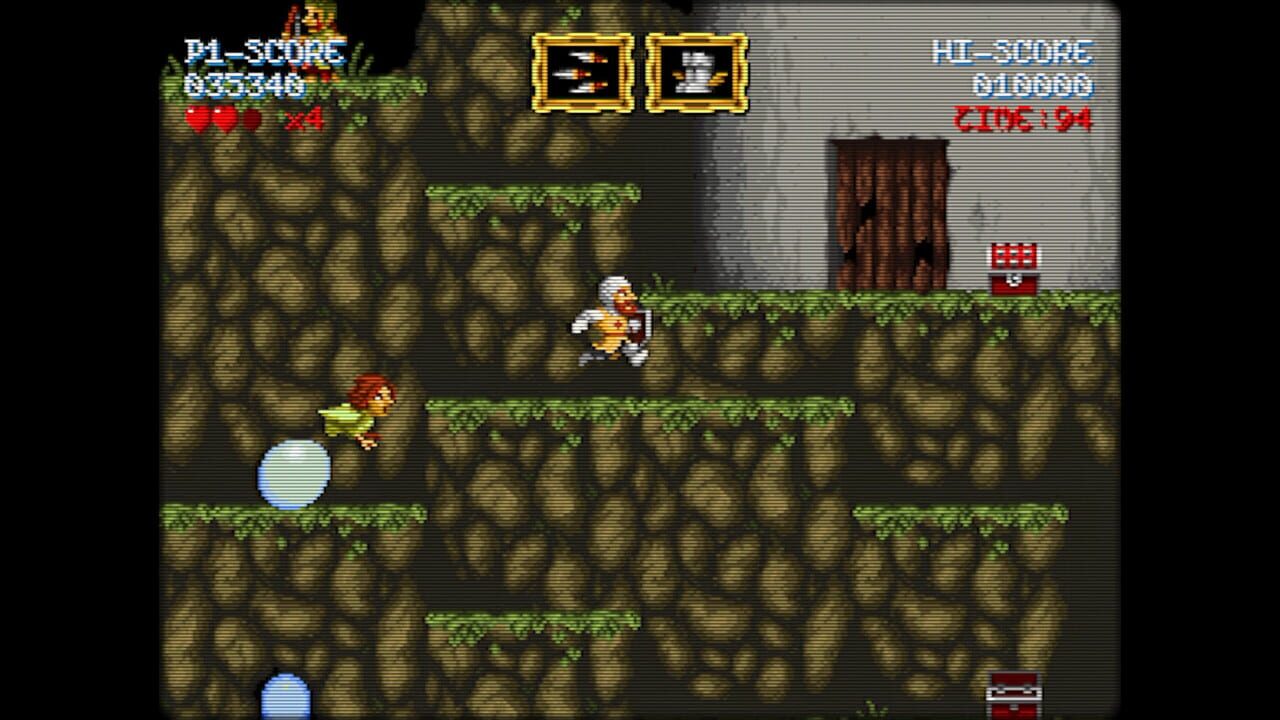Click the score value 035340
The width and height of the screenshot is (1280, 720).
[242, 82]
